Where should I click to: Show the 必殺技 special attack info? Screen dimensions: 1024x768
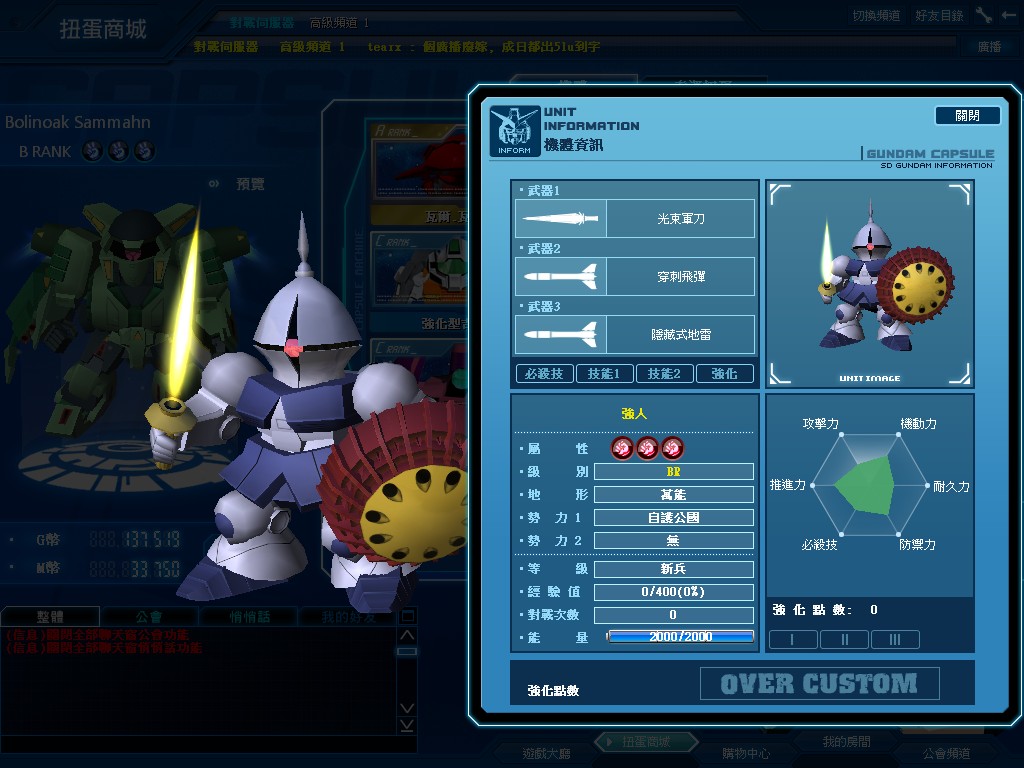point(544,374)
